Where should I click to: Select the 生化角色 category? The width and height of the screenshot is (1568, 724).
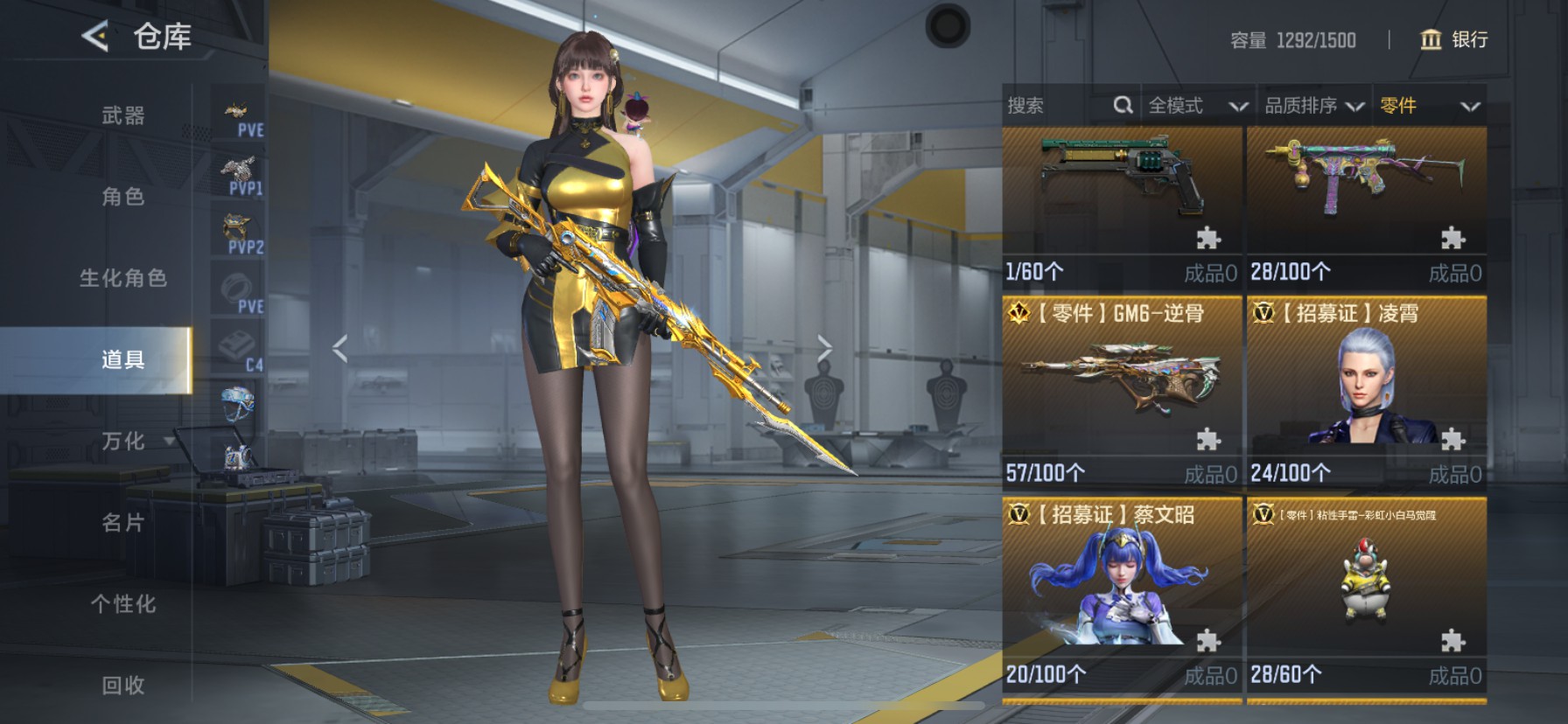click(122, 278)
